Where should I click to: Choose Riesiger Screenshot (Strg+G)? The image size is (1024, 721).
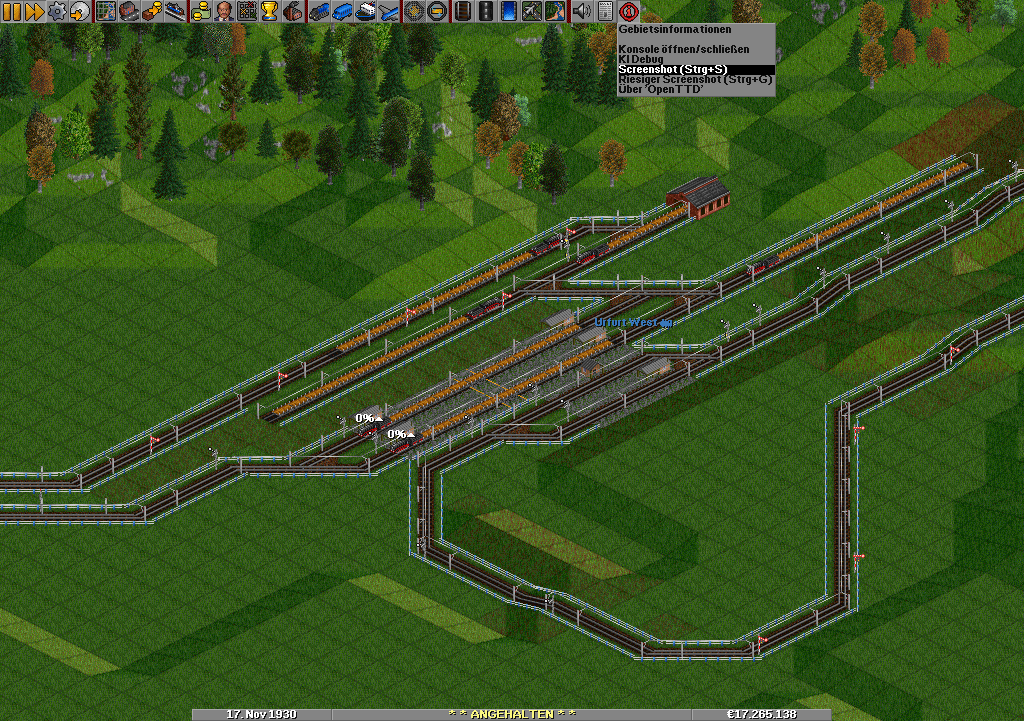[696, 79]
